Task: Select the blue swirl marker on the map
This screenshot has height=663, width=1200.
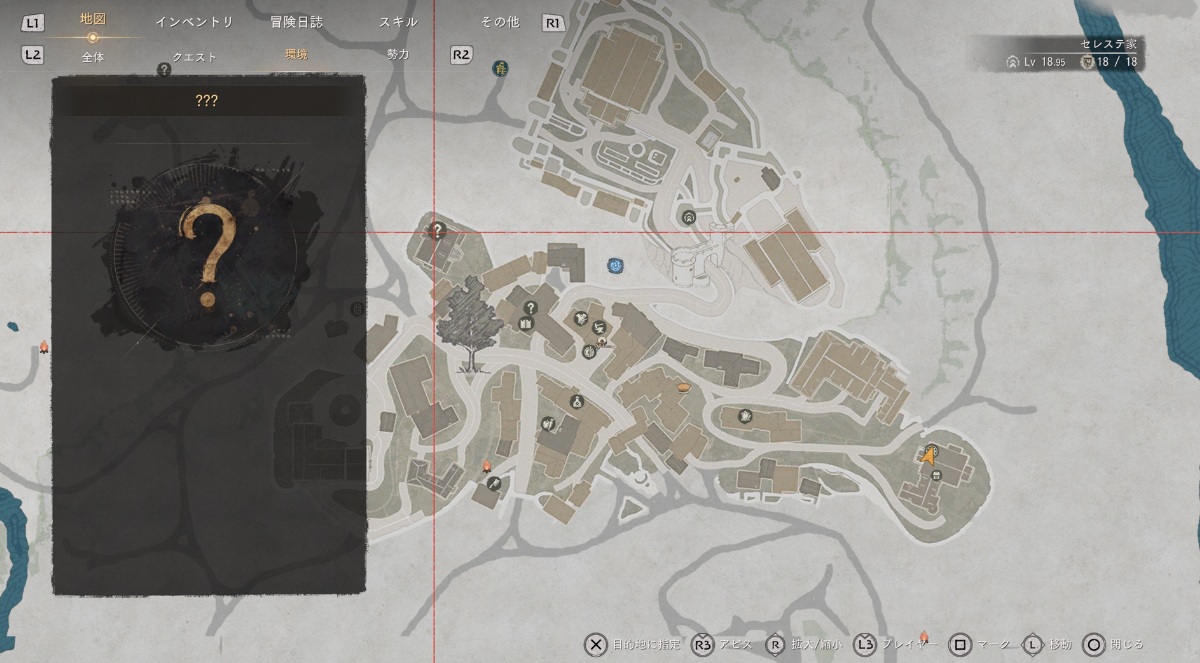Action: (615, 265)
